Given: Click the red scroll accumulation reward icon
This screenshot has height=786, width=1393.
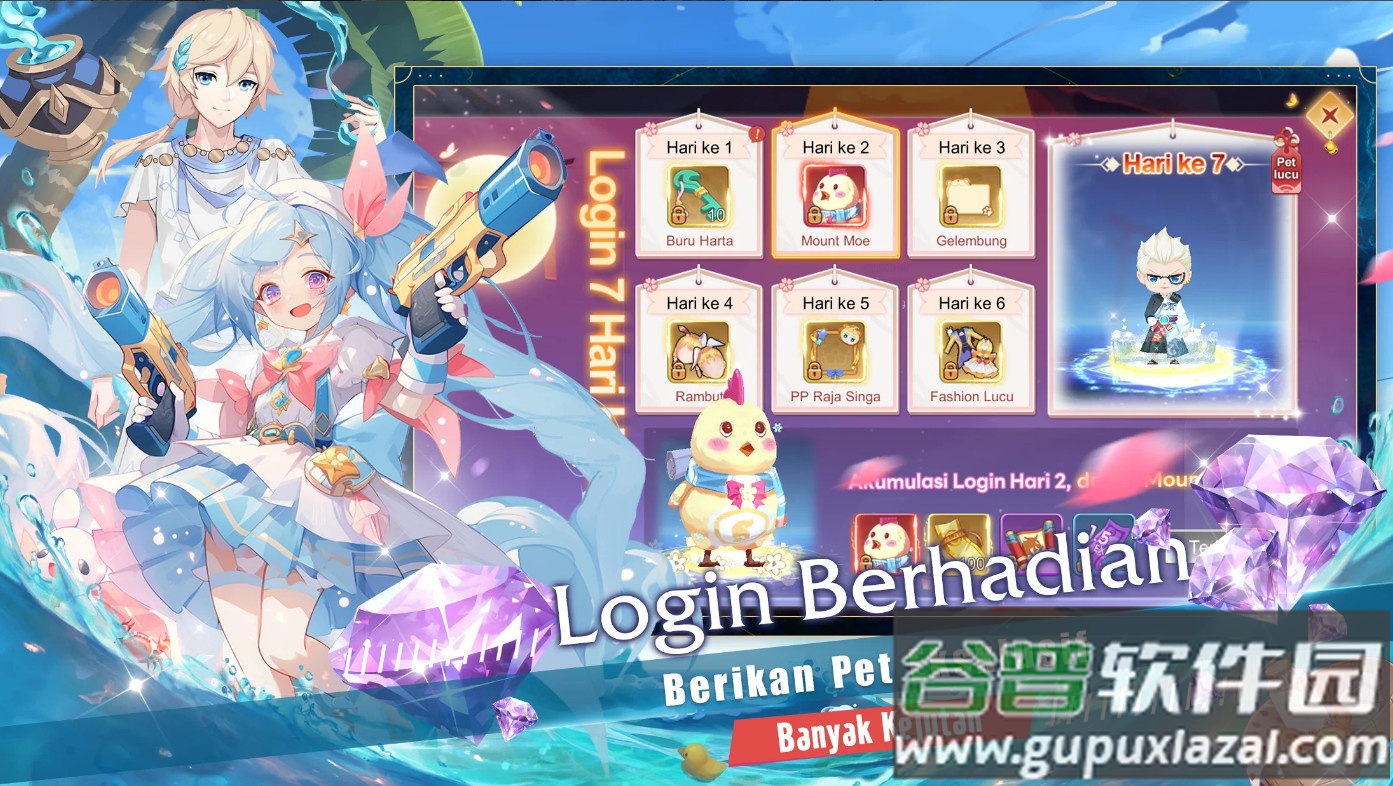Looking at the screenshot, I should 1032,545.
